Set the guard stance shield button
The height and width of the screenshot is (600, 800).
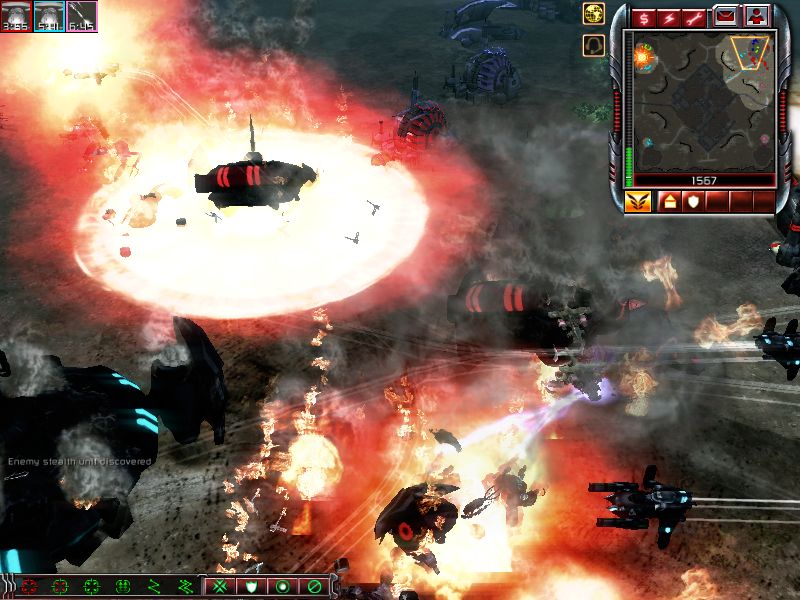tap(251, 586)
